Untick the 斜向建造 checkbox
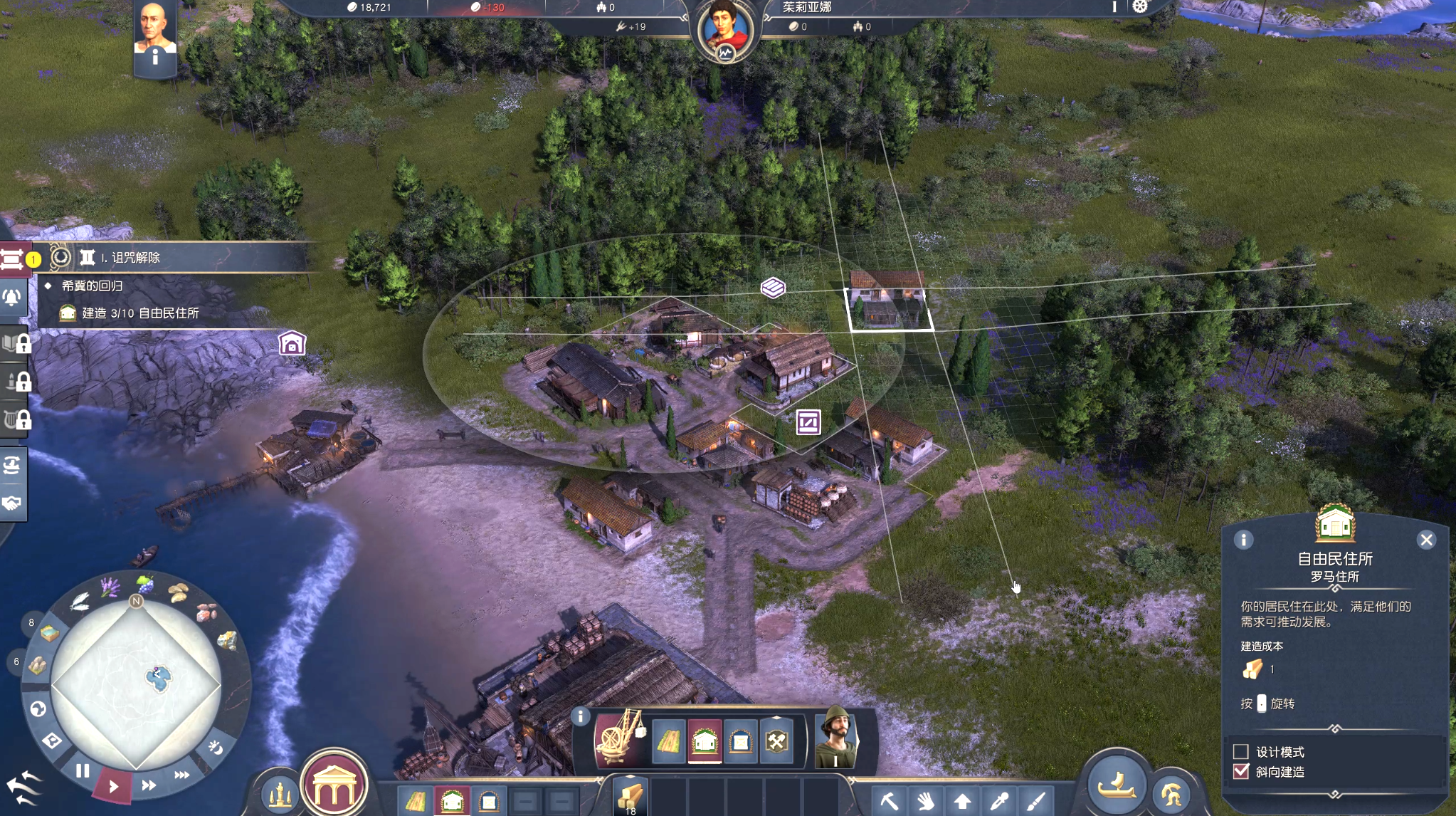The image size is (1456, 816). point(1241,771)
